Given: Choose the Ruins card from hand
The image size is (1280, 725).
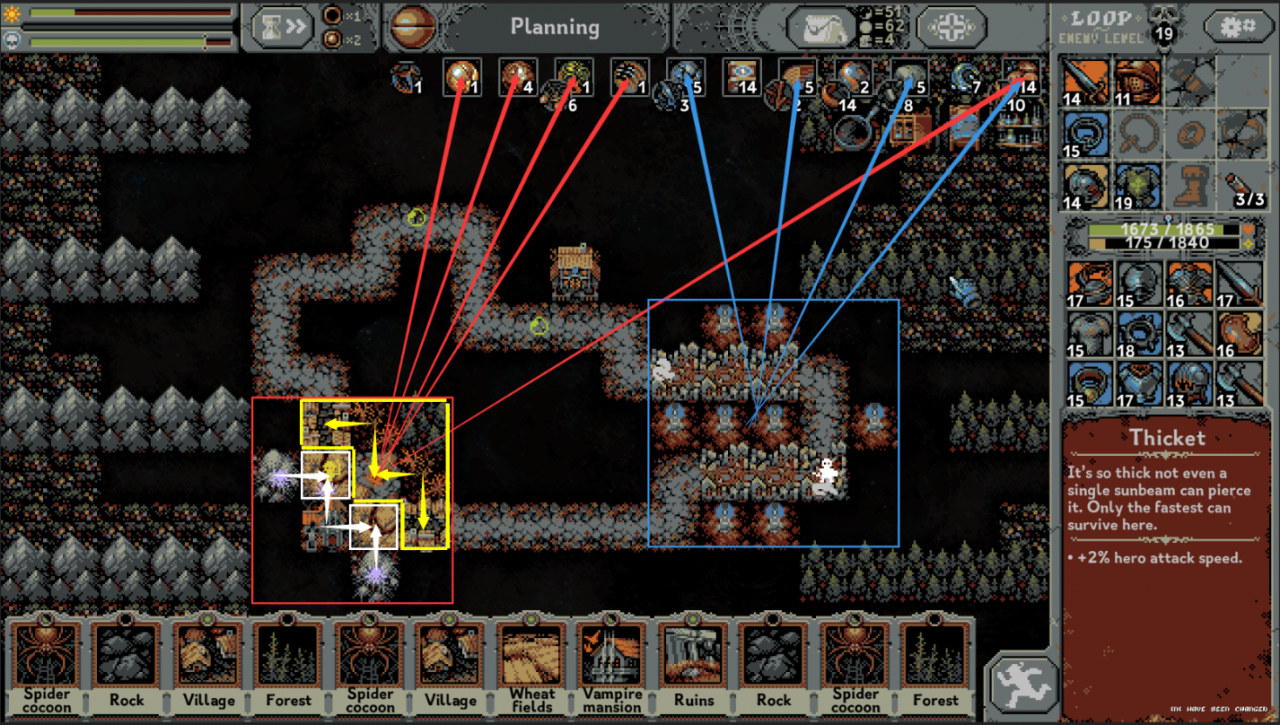Looking at the screenshot, I should [693, 666].
